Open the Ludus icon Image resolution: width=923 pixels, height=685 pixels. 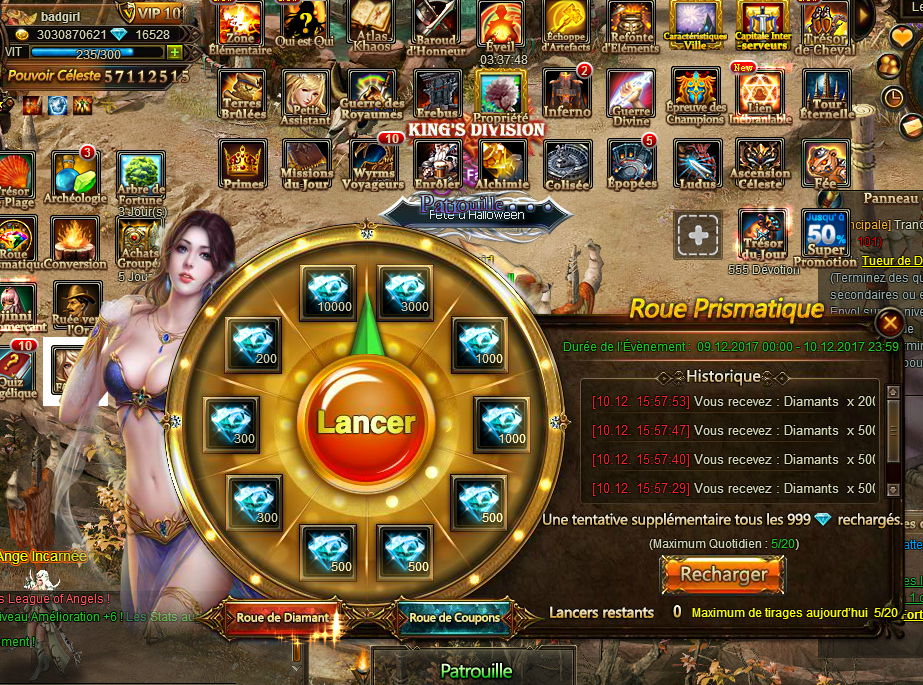tap(697, 162)
